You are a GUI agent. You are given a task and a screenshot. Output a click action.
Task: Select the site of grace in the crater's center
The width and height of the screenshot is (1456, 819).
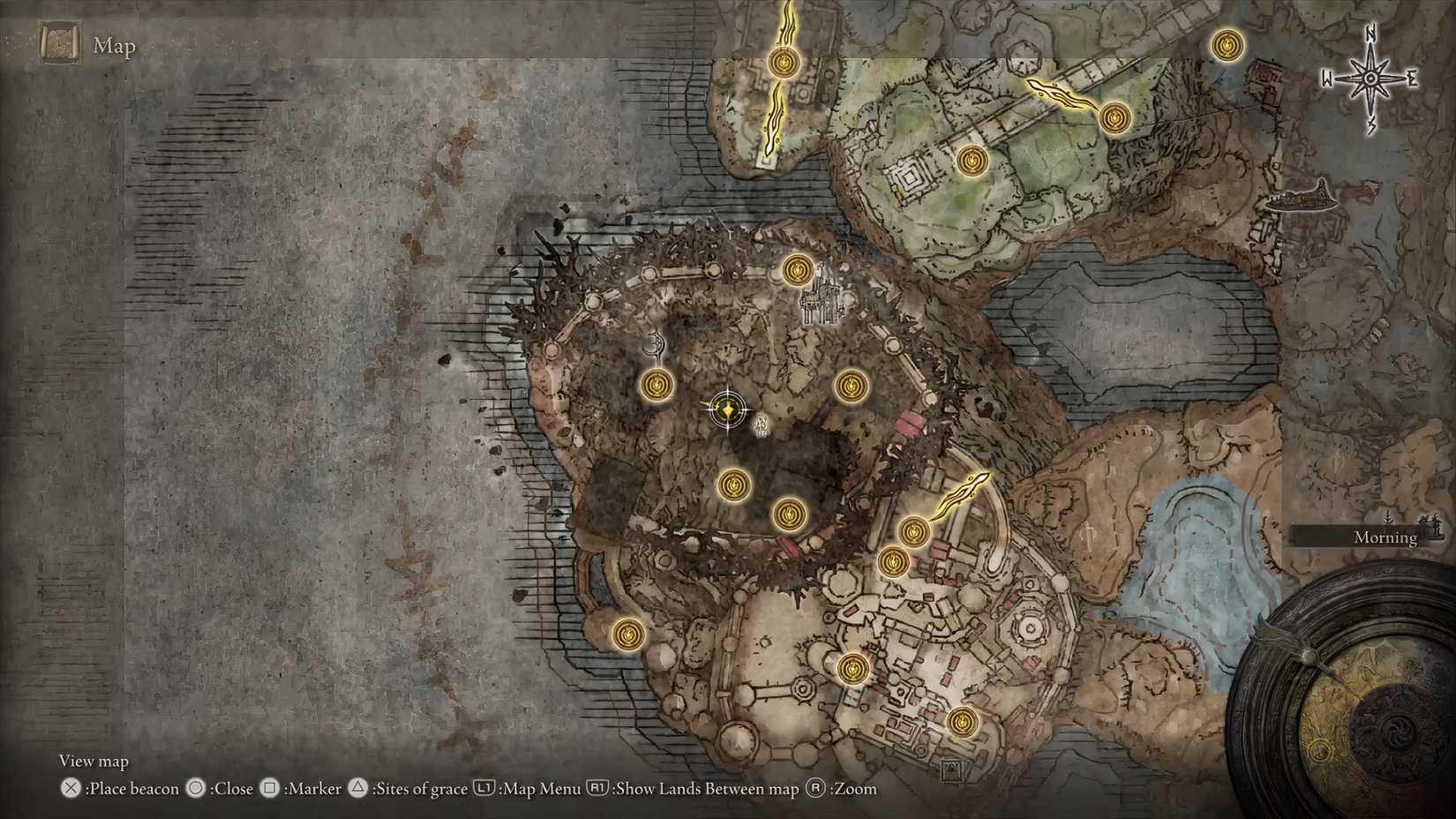(x=735, y=485)
